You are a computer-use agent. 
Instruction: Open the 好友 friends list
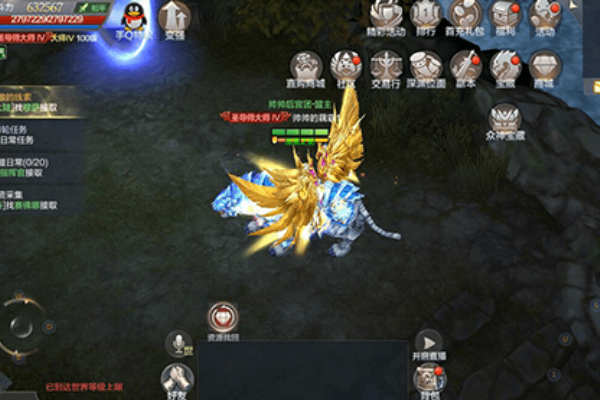[x=178, y=377]
